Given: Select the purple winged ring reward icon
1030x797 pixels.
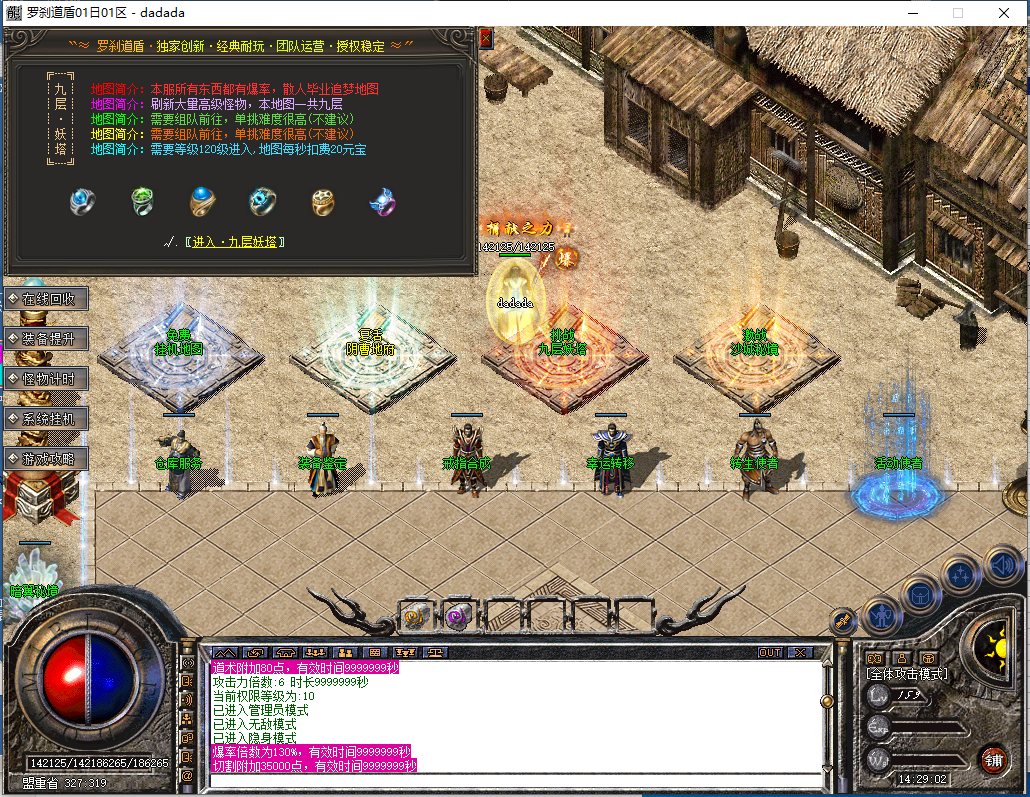Looking at the screenshot, I should 382,202.
